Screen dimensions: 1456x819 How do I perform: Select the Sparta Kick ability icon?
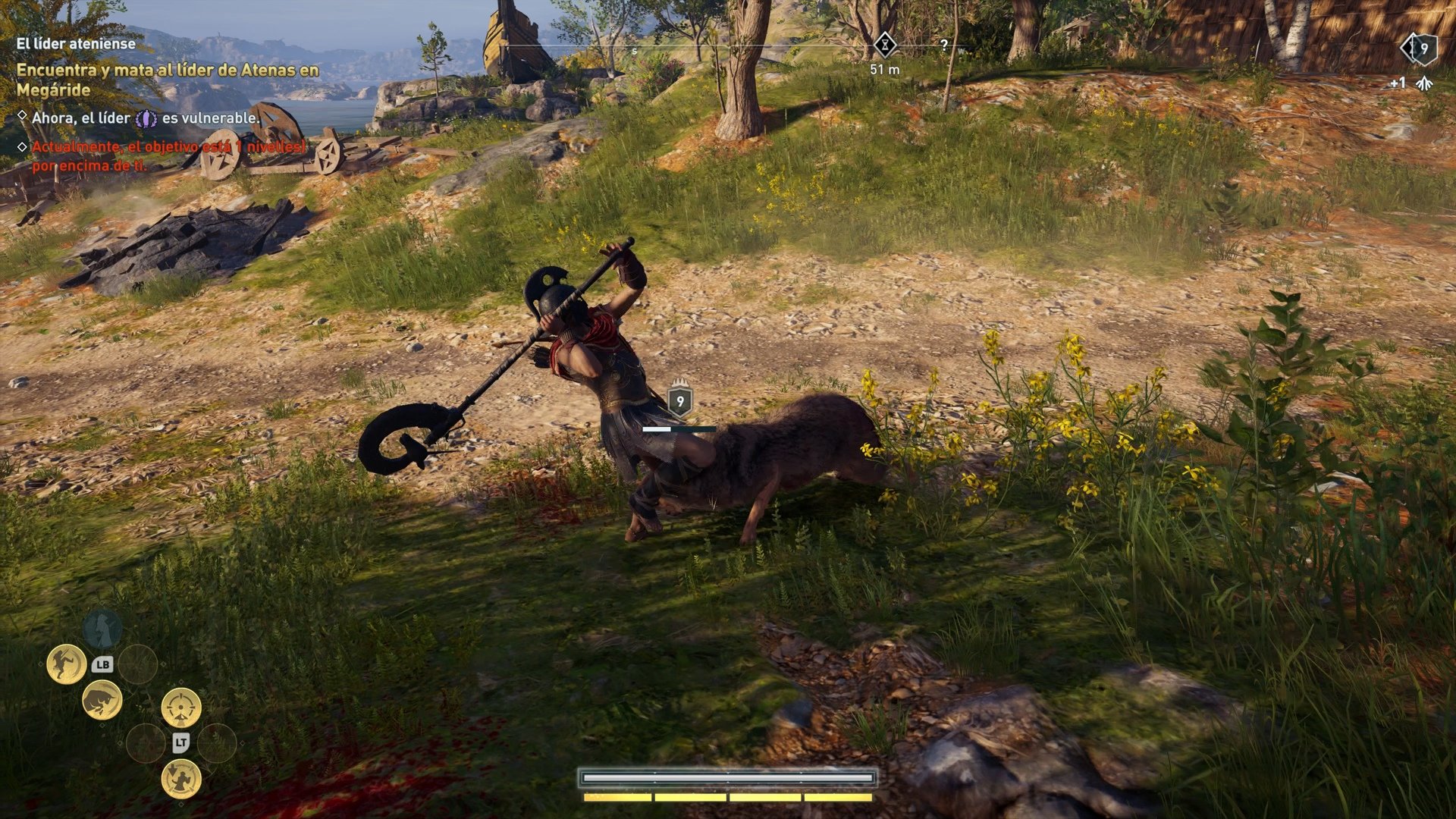[x=66, y=664]
